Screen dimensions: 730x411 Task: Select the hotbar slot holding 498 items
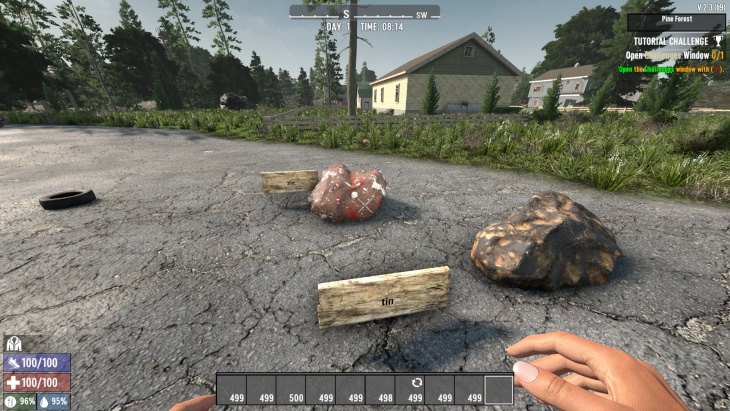(379, 389)
